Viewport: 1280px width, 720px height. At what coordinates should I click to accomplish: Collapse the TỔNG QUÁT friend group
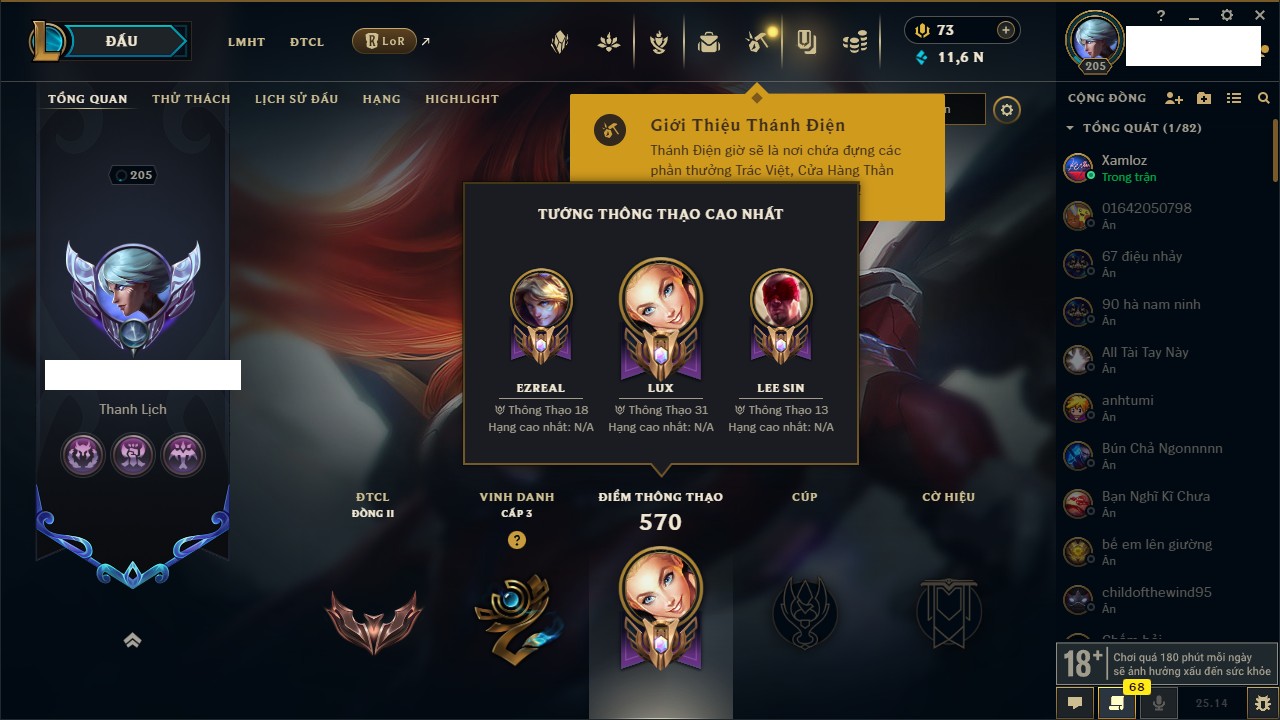(x=1070, y=128)
